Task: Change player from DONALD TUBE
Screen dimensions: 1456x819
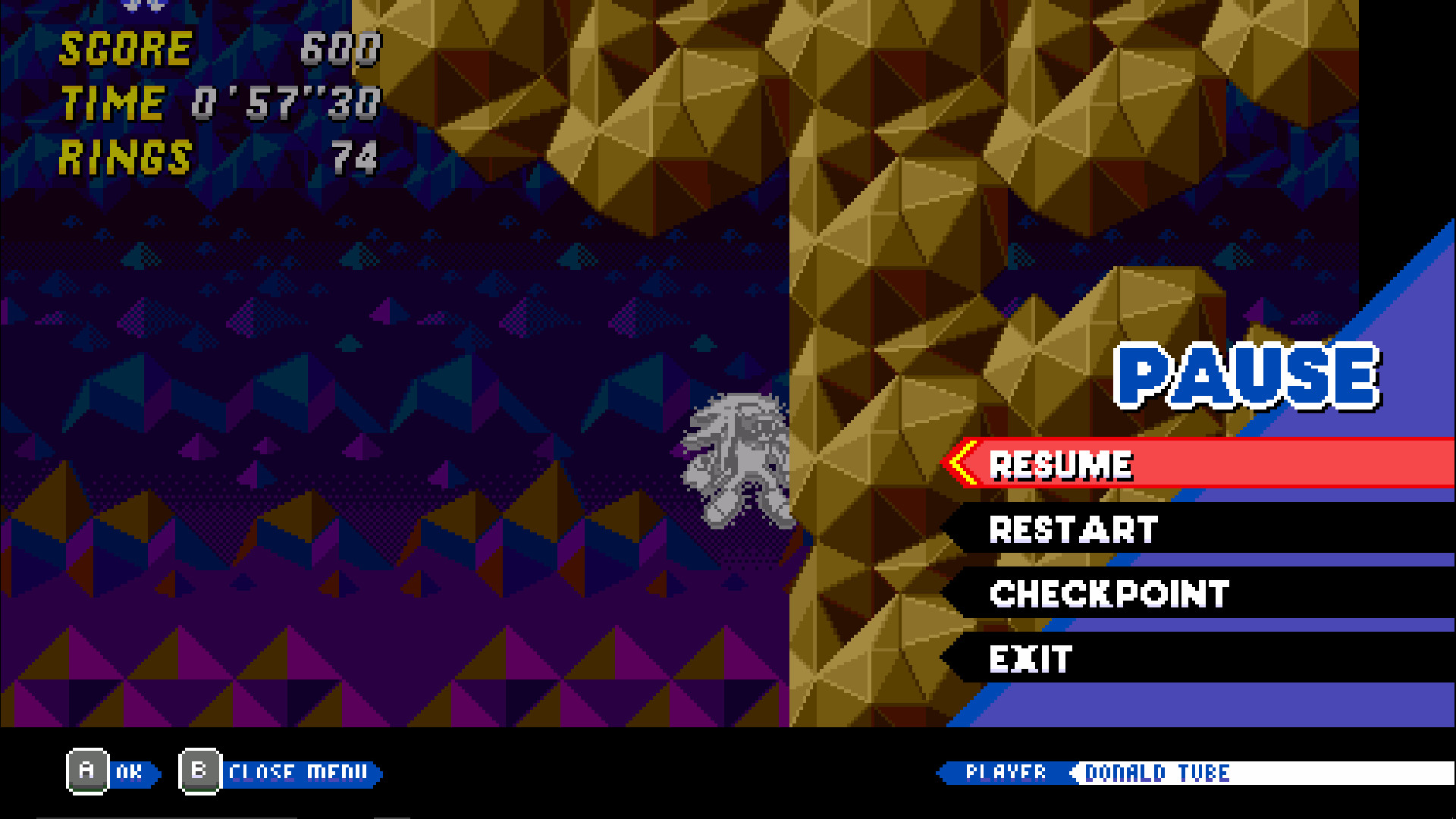Action: 1155,773
